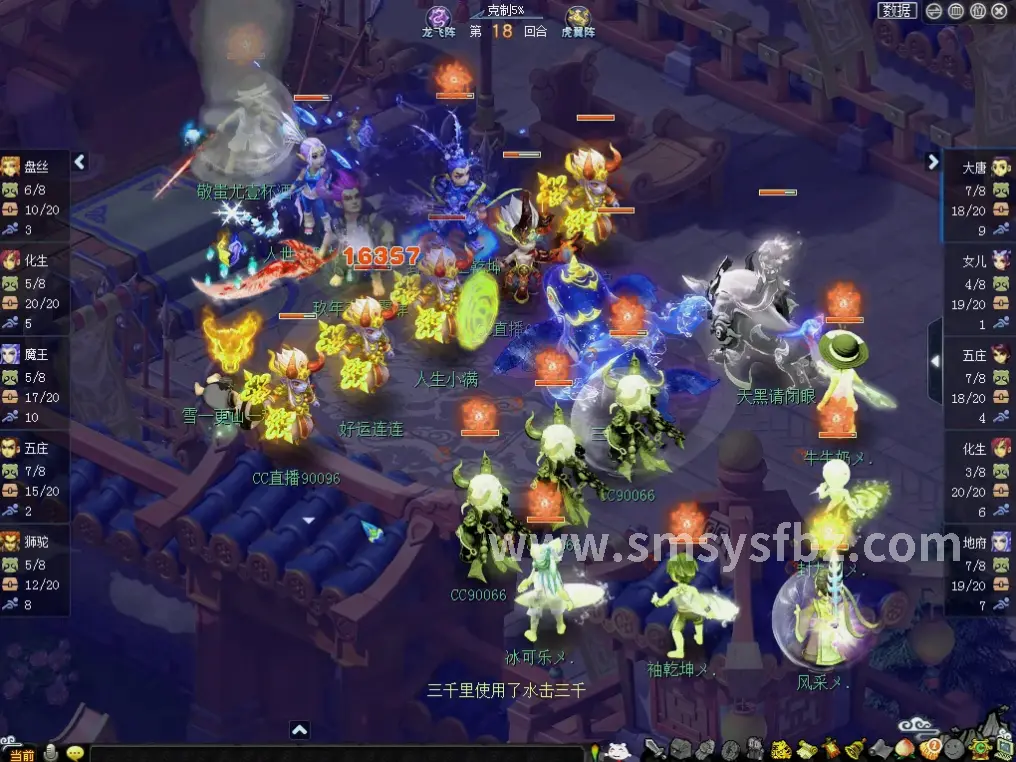Viewport: 1016px width, 762px height.
Task: Open the sword icon in bottom toolbar
Action: pos(655,749)
